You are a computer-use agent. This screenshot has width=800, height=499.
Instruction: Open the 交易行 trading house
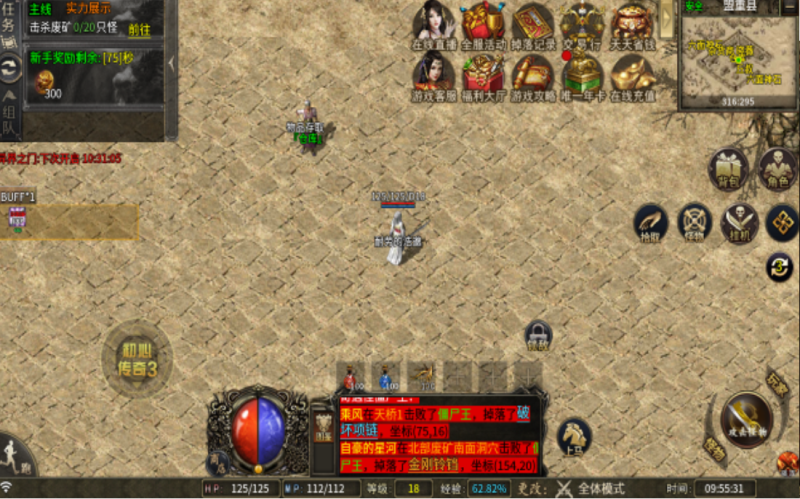pos(582,23)
